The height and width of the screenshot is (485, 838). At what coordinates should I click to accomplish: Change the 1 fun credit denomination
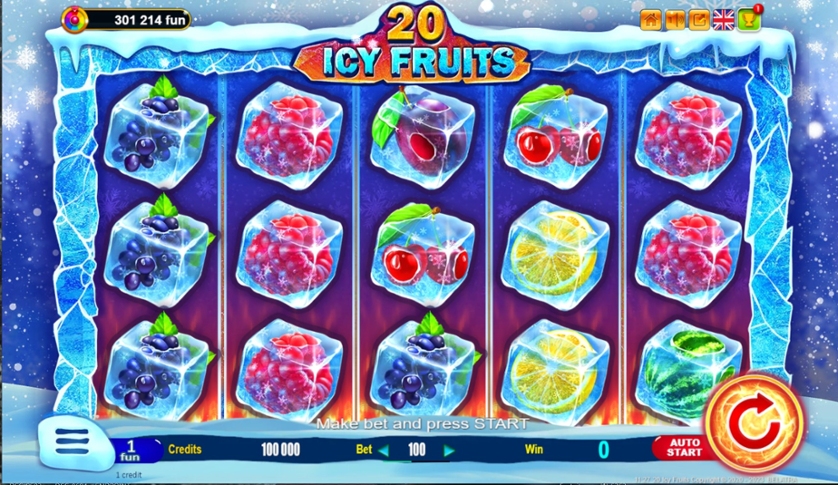coord(131,448)
